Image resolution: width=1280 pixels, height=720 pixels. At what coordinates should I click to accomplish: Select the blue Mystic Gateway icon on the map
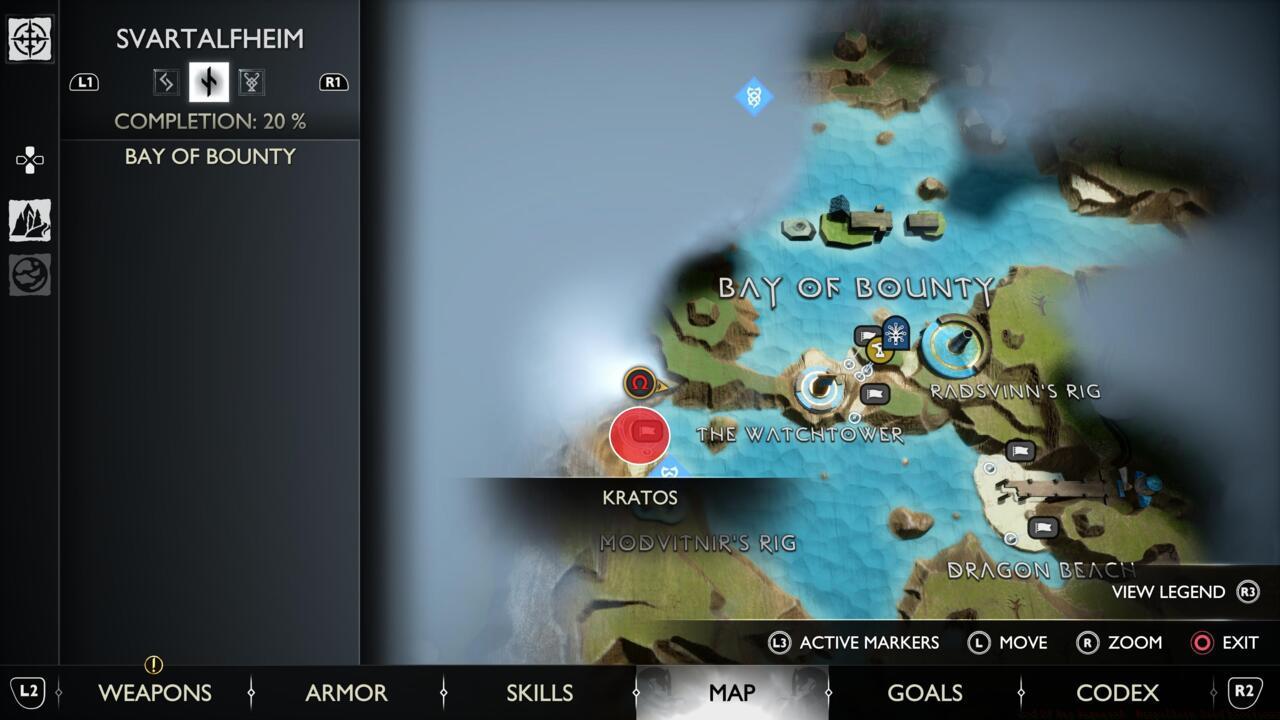754,97
